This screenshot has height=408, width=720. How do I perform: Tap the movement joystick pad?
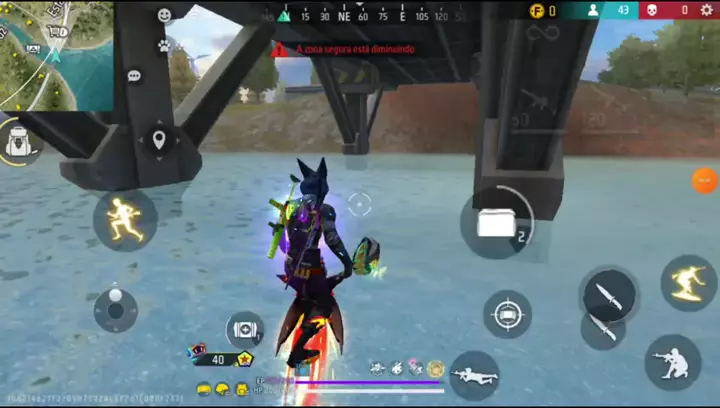coord(116,309)
